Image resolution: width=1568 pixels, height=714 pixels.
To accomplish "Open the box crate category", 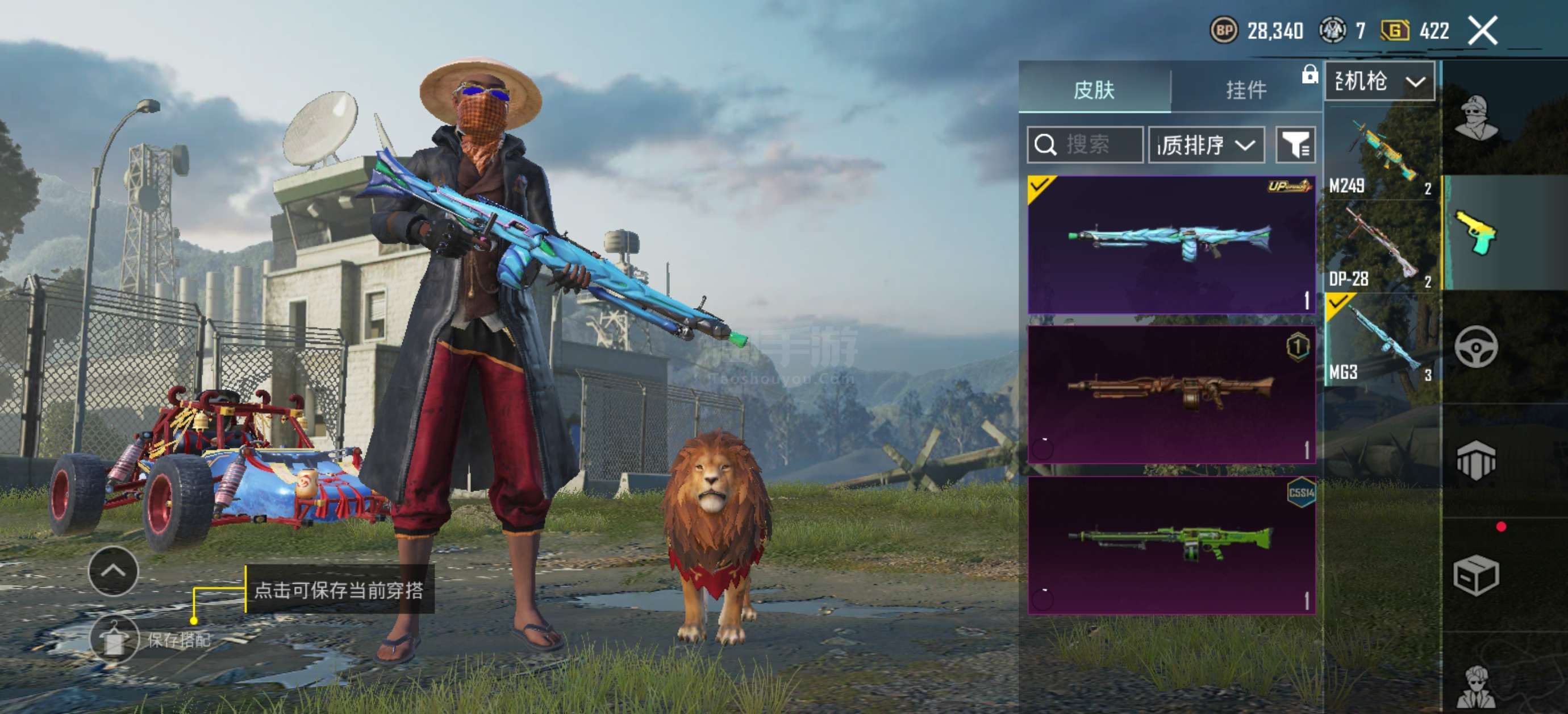I will (x=1476, y=575).
